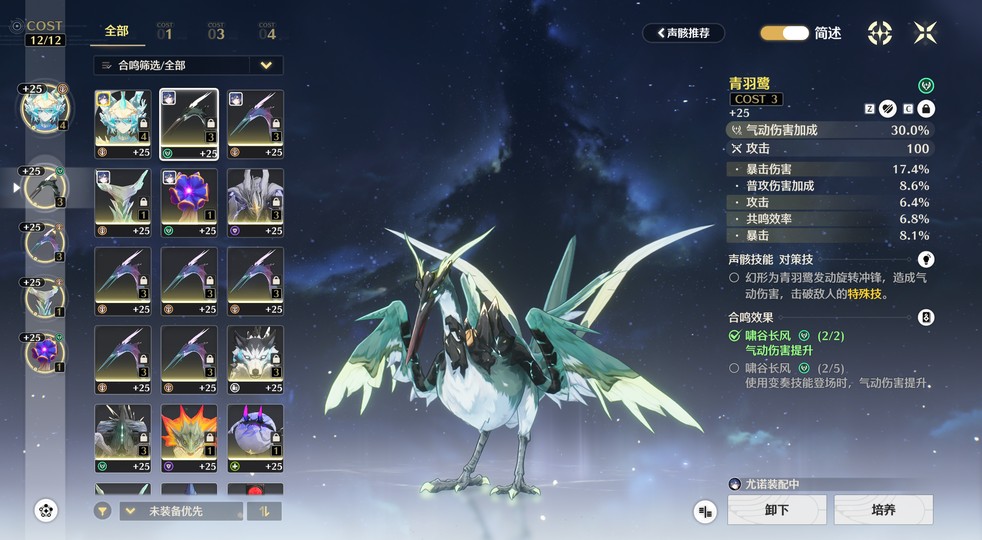This screenshot has height=540, width=982.
Task: Click the lock icon on 青羽鹭
Action: [x=926, y=108]
